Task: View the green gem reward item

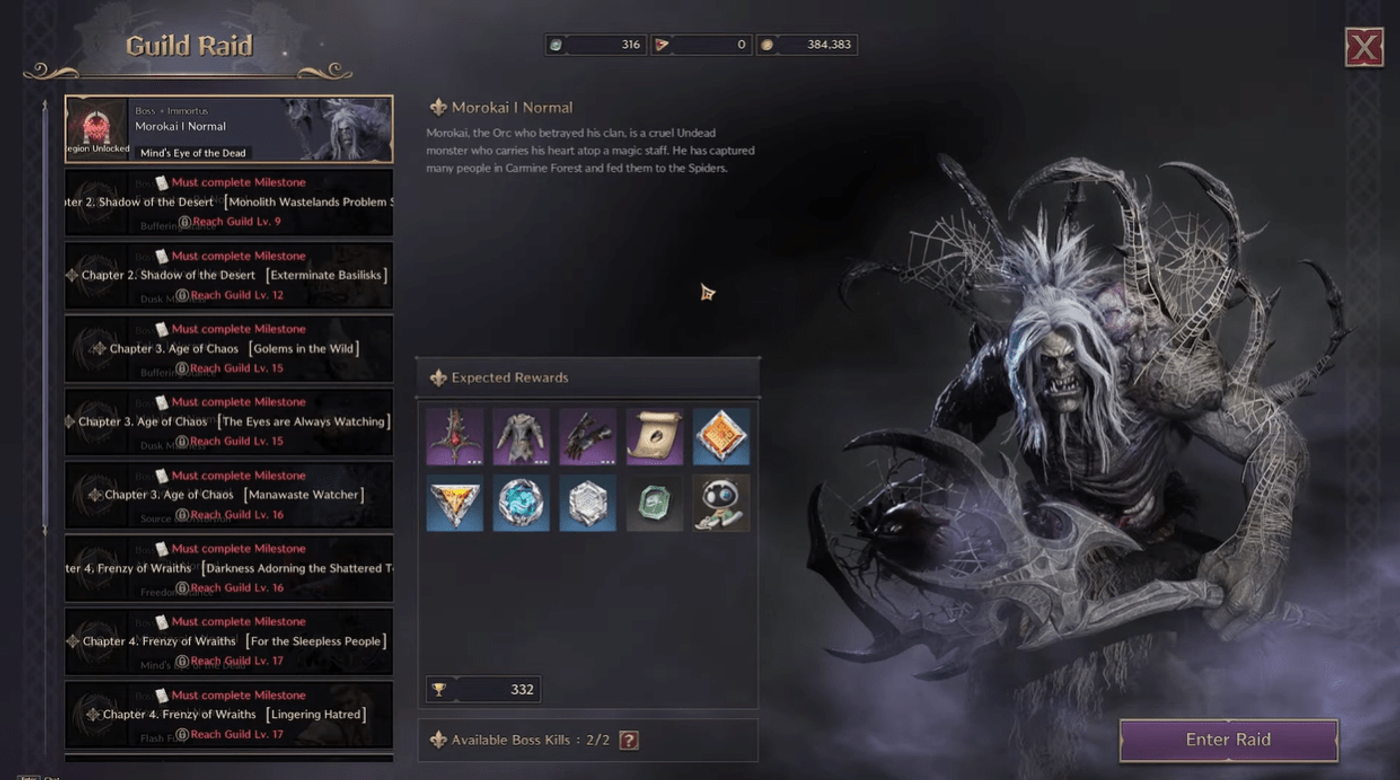Action: (x=655, y=503)
